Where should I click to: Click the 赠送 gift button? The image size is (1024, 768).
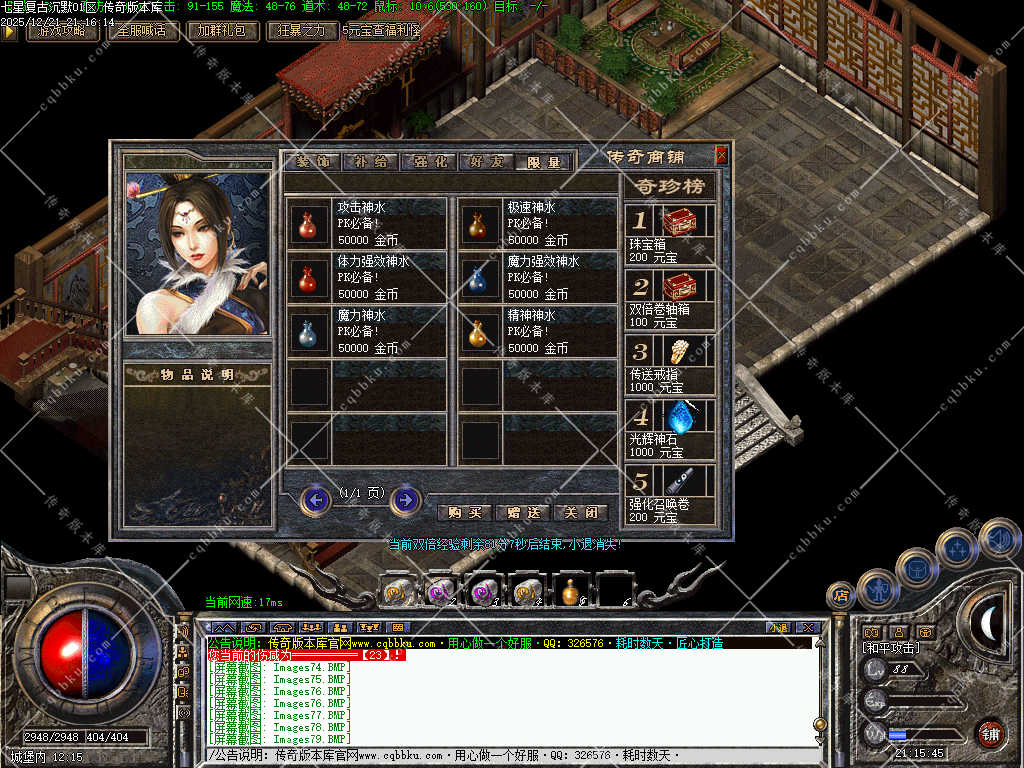[523, 512]
